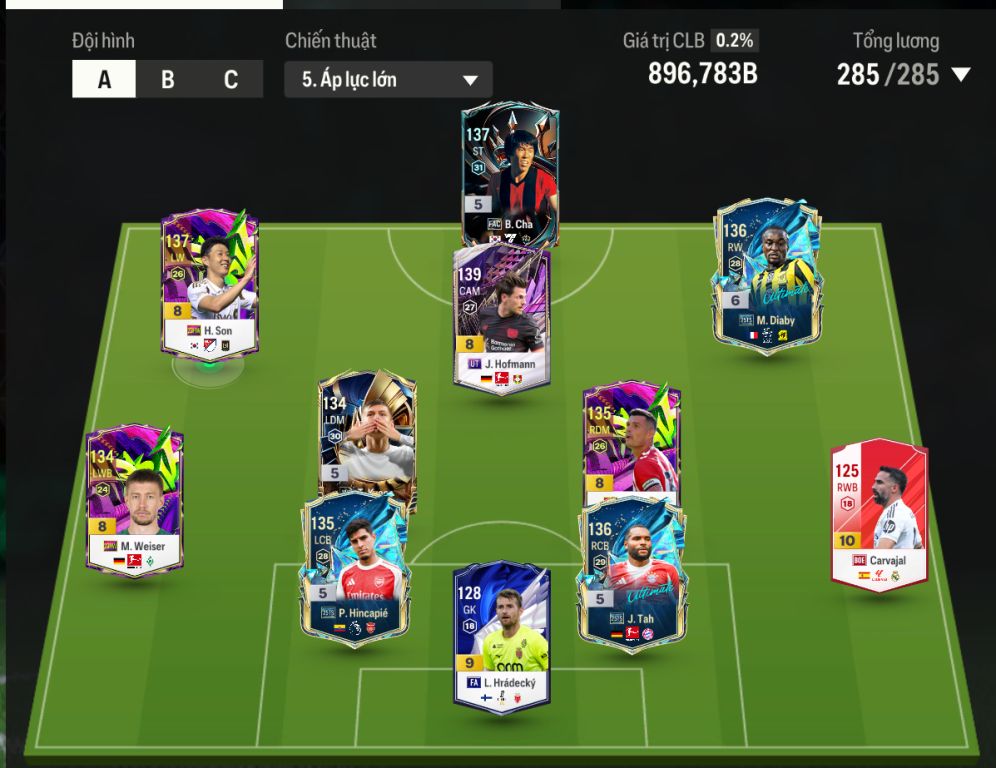The height and width of the screenshot is (768, 996).
Task: Expand the total salary arrow
Action: [961, 75]
